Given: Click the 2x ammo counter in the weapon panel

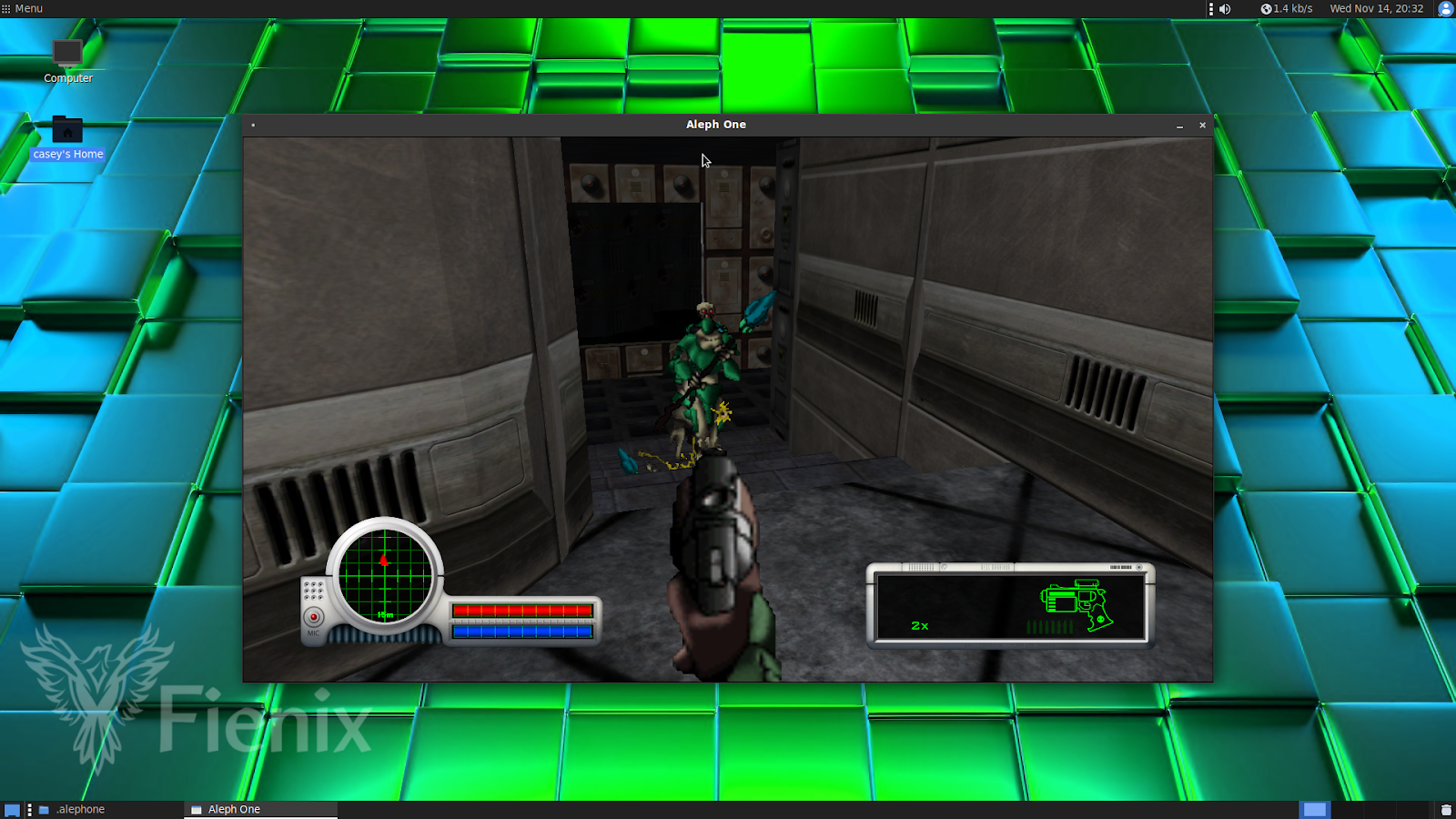Looking at the screenshot, I should point(918,624).
